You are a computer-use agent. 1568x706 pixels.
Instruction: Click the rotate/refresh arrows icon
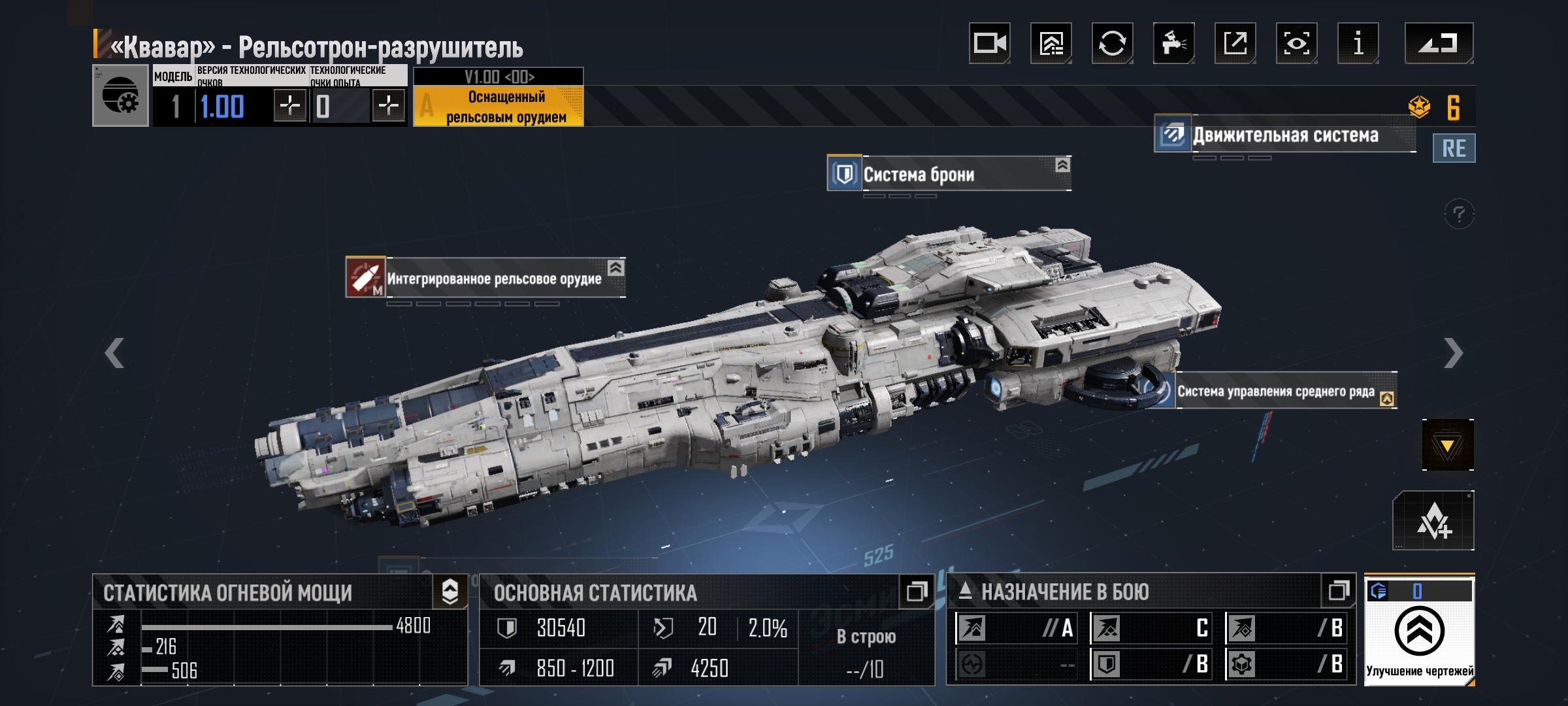[1112, 44]
